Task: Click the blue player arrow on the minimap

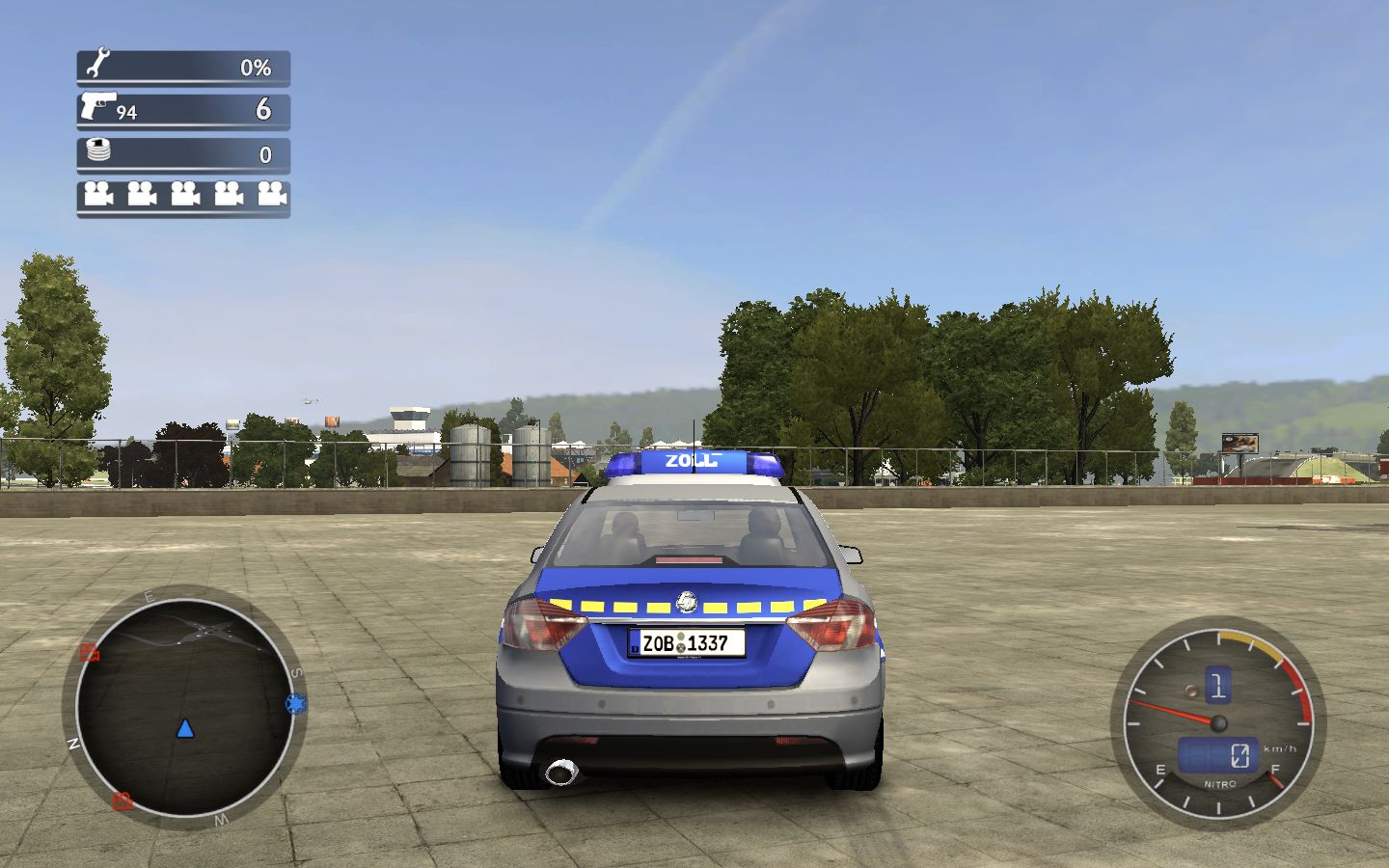Action: 185,728
